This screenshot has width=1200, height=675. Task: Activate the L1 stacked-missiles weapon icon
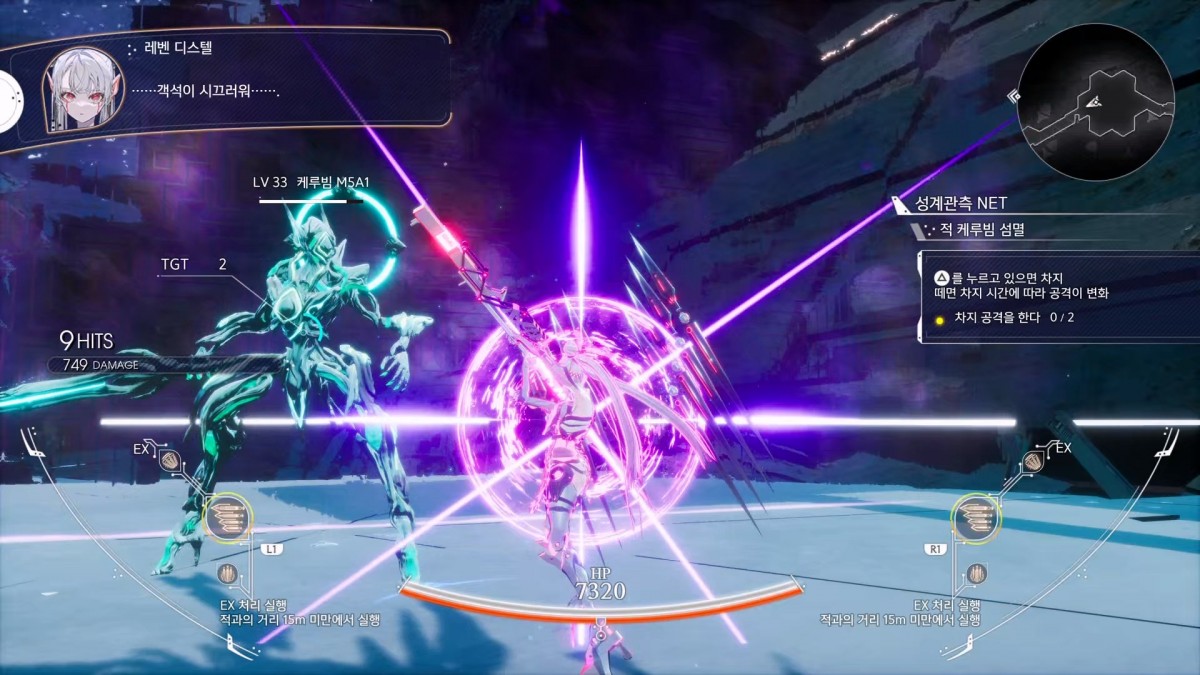[x=228, y=517]
